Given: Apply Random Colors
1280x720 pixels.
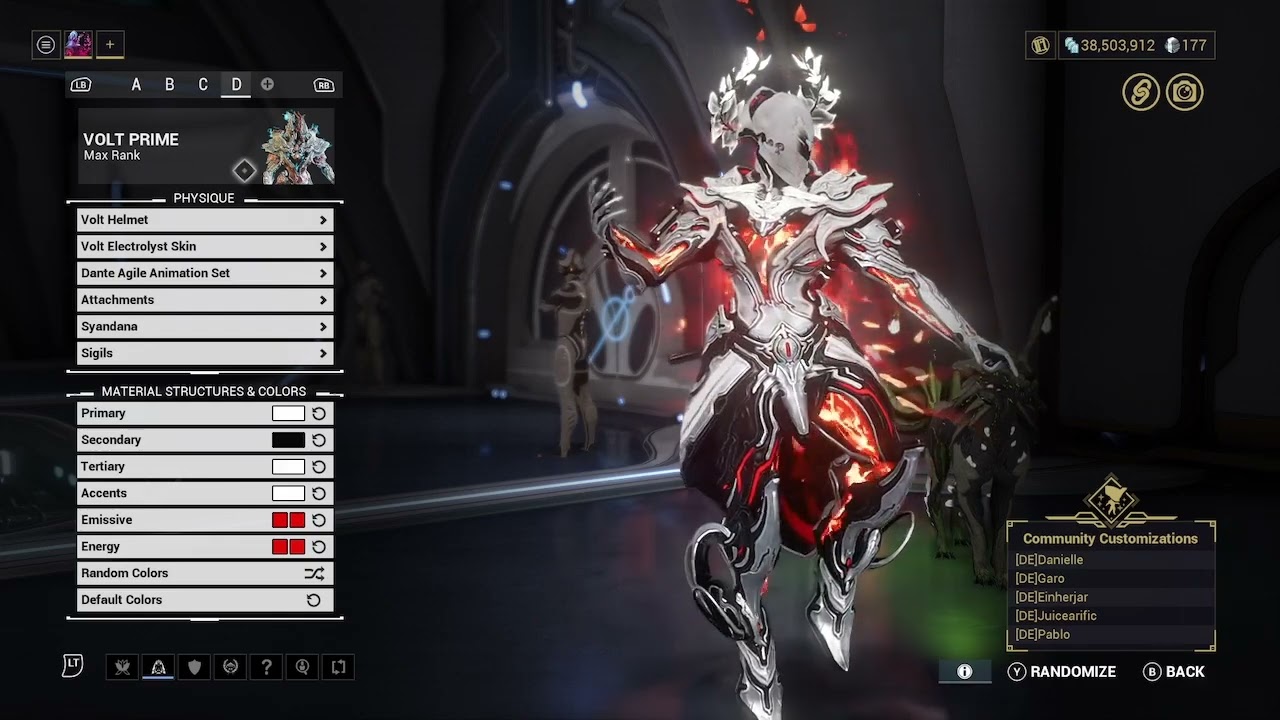Looking at the screenshot, I should [205, 573].
